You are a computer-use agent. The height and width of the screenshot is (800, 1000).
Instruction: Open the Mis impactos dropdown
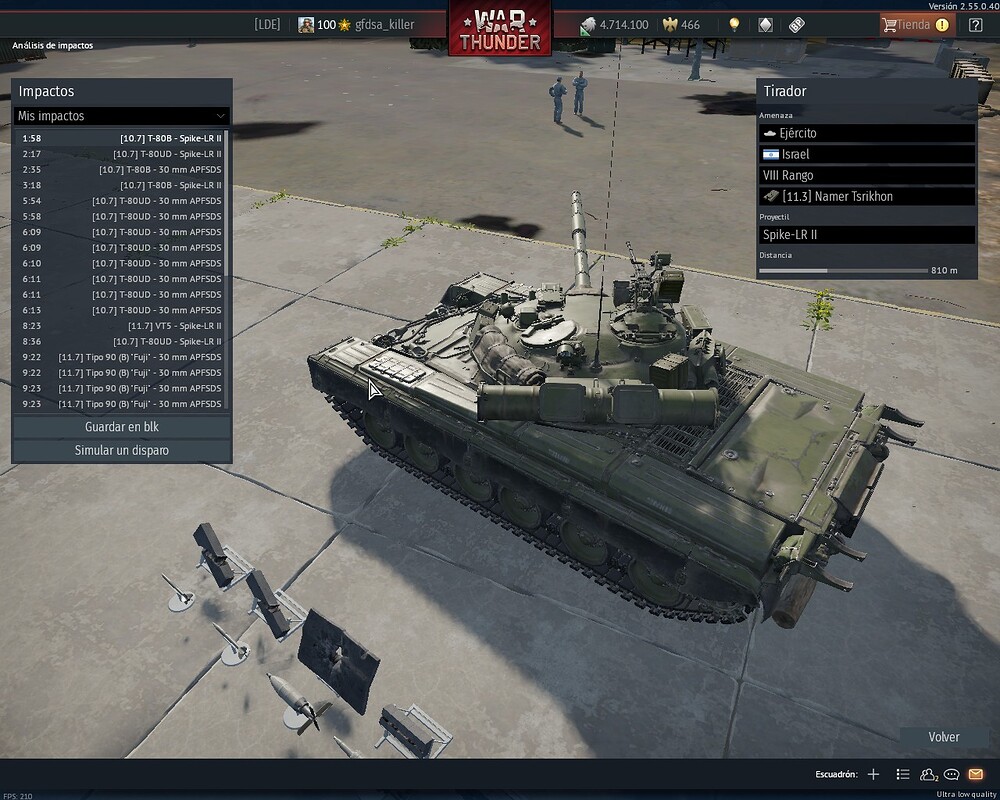pyautogui.click(x=122, y=116)
